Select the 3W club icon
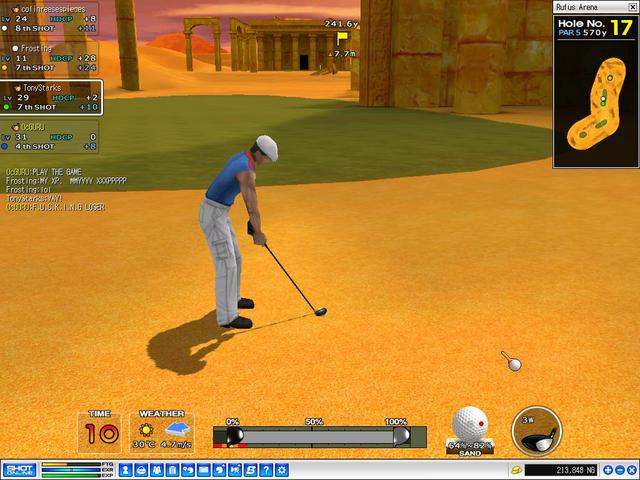 [535, 432]
